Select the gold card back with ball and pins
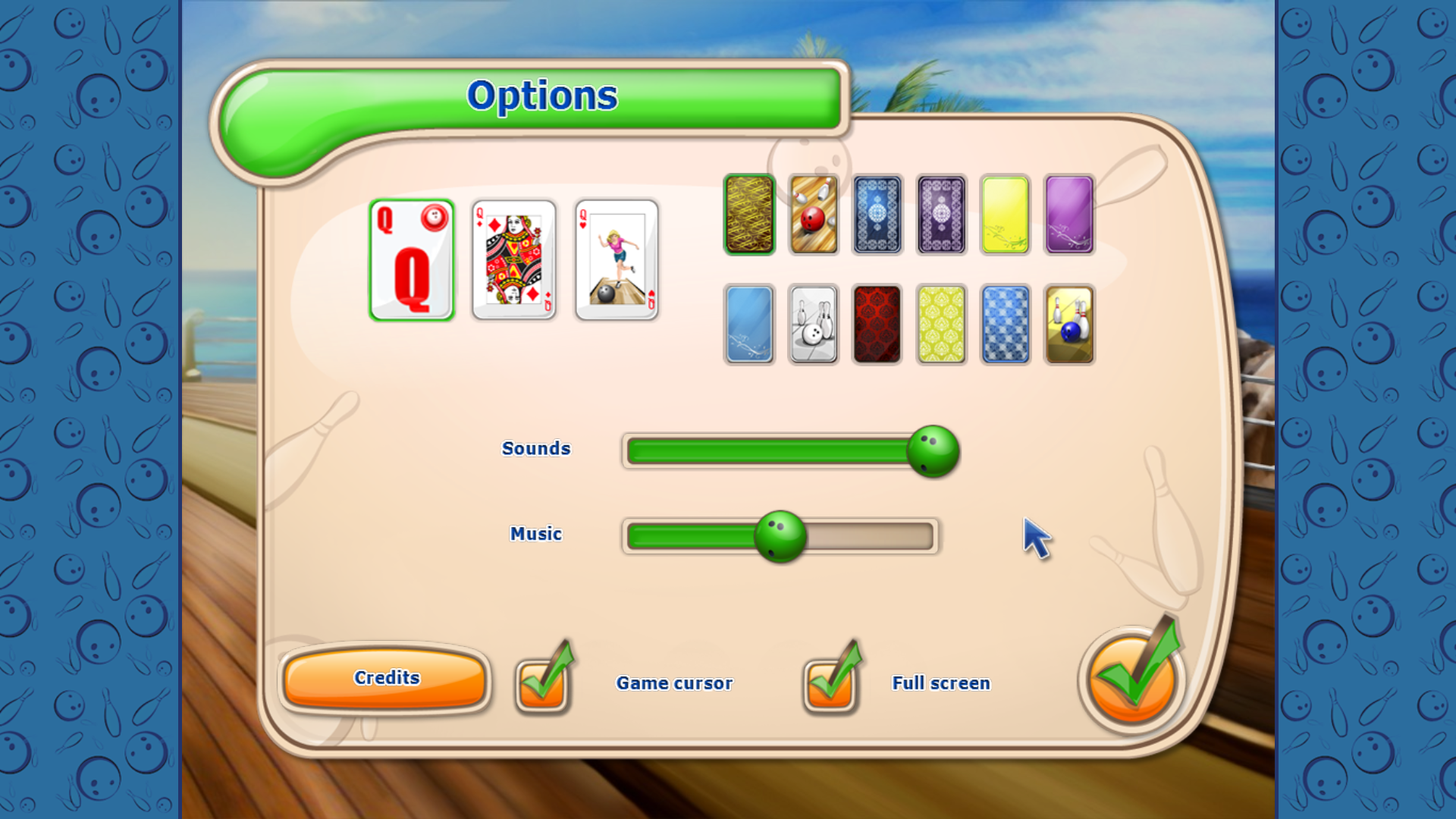 pyautogui.click(x=1068, y=325)
